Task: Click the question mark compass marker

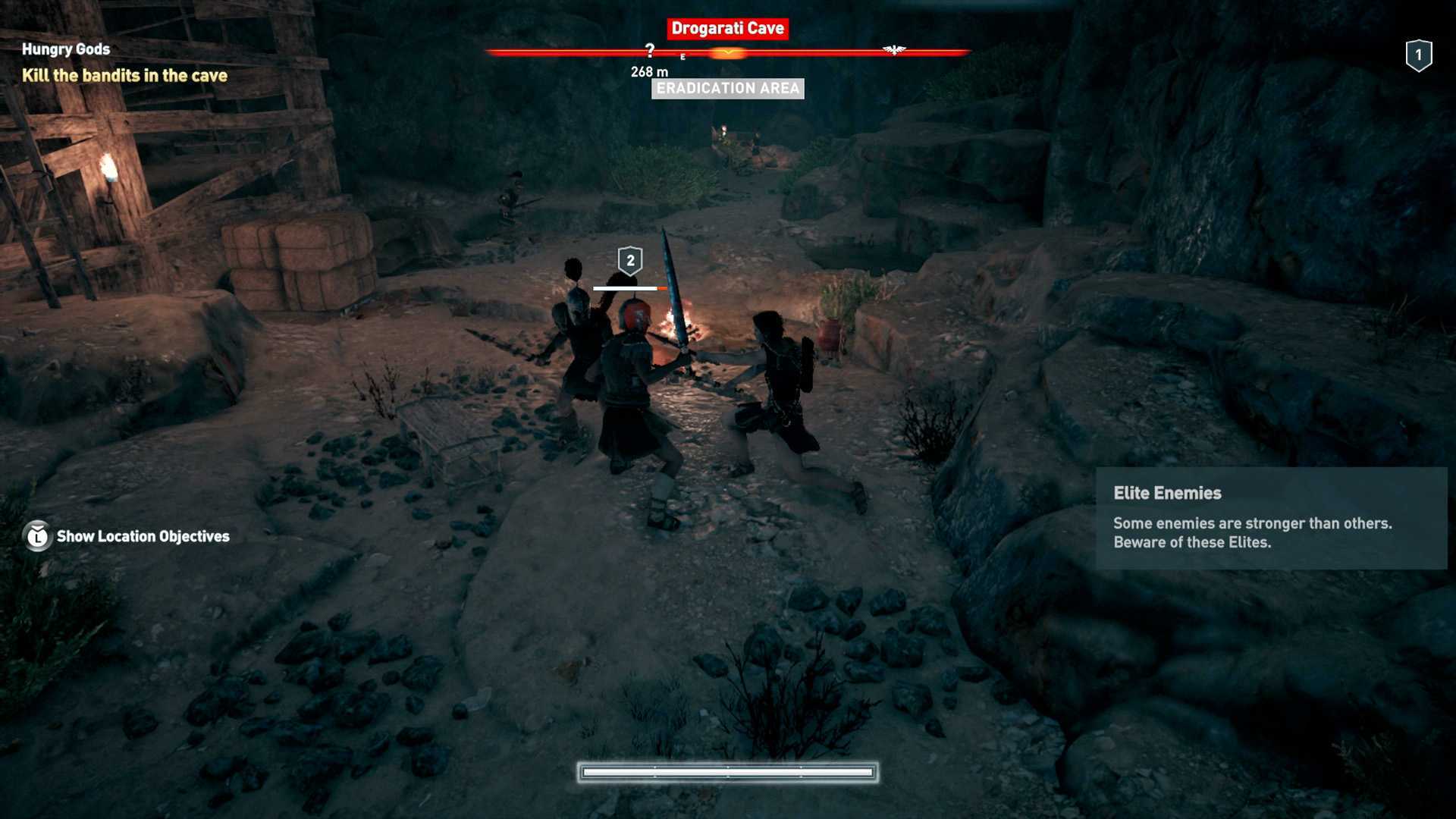Action: (x=650, y=51)
